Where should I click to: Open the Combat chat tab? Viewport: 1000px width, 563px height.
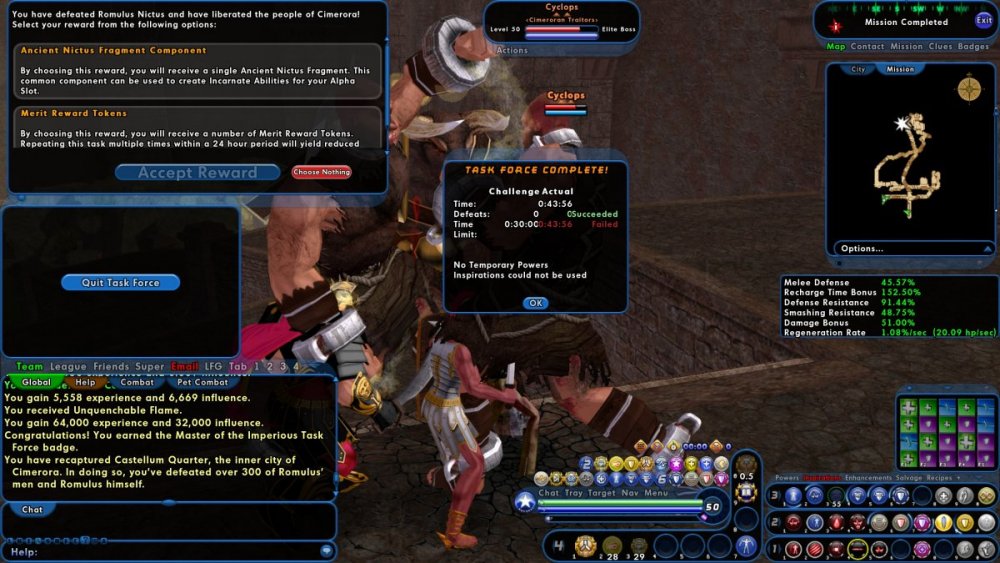click(136, 382)
